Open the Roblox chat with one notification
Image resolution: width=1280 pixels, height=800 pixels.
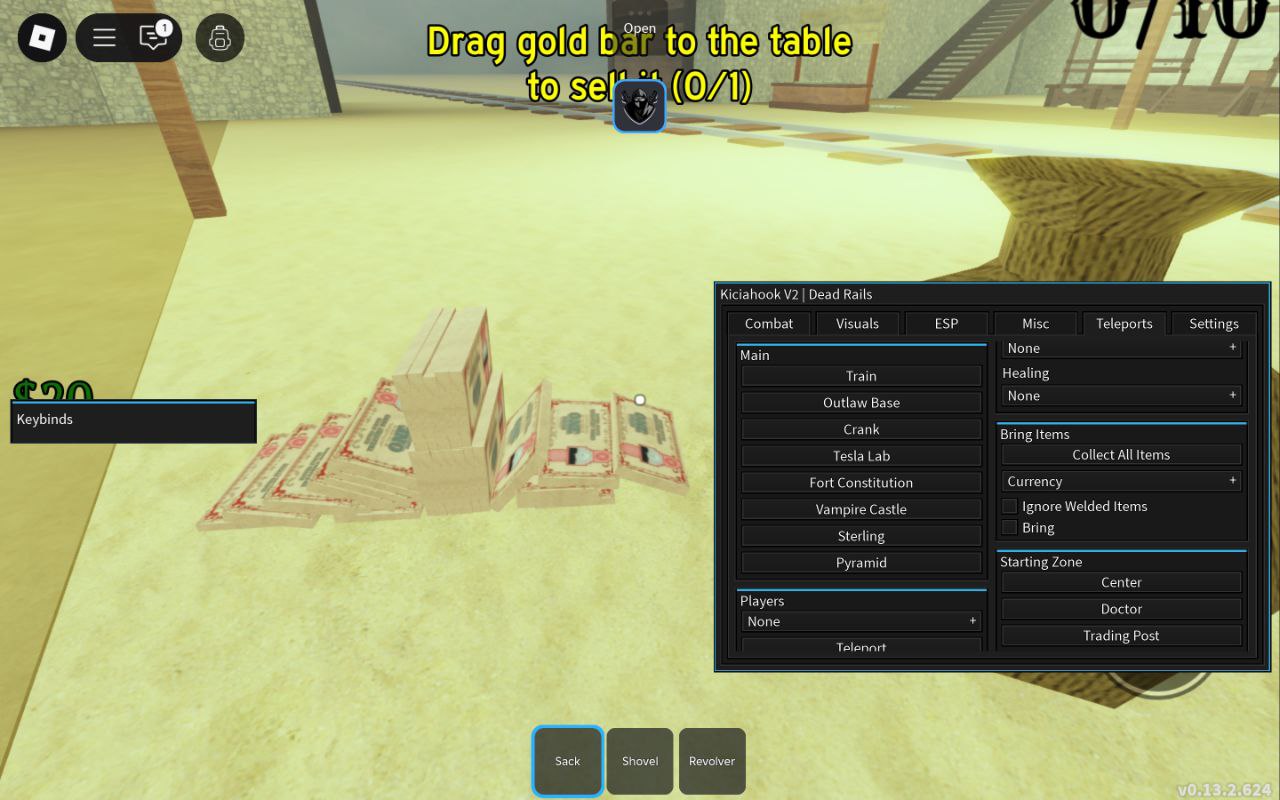(154, 38)
